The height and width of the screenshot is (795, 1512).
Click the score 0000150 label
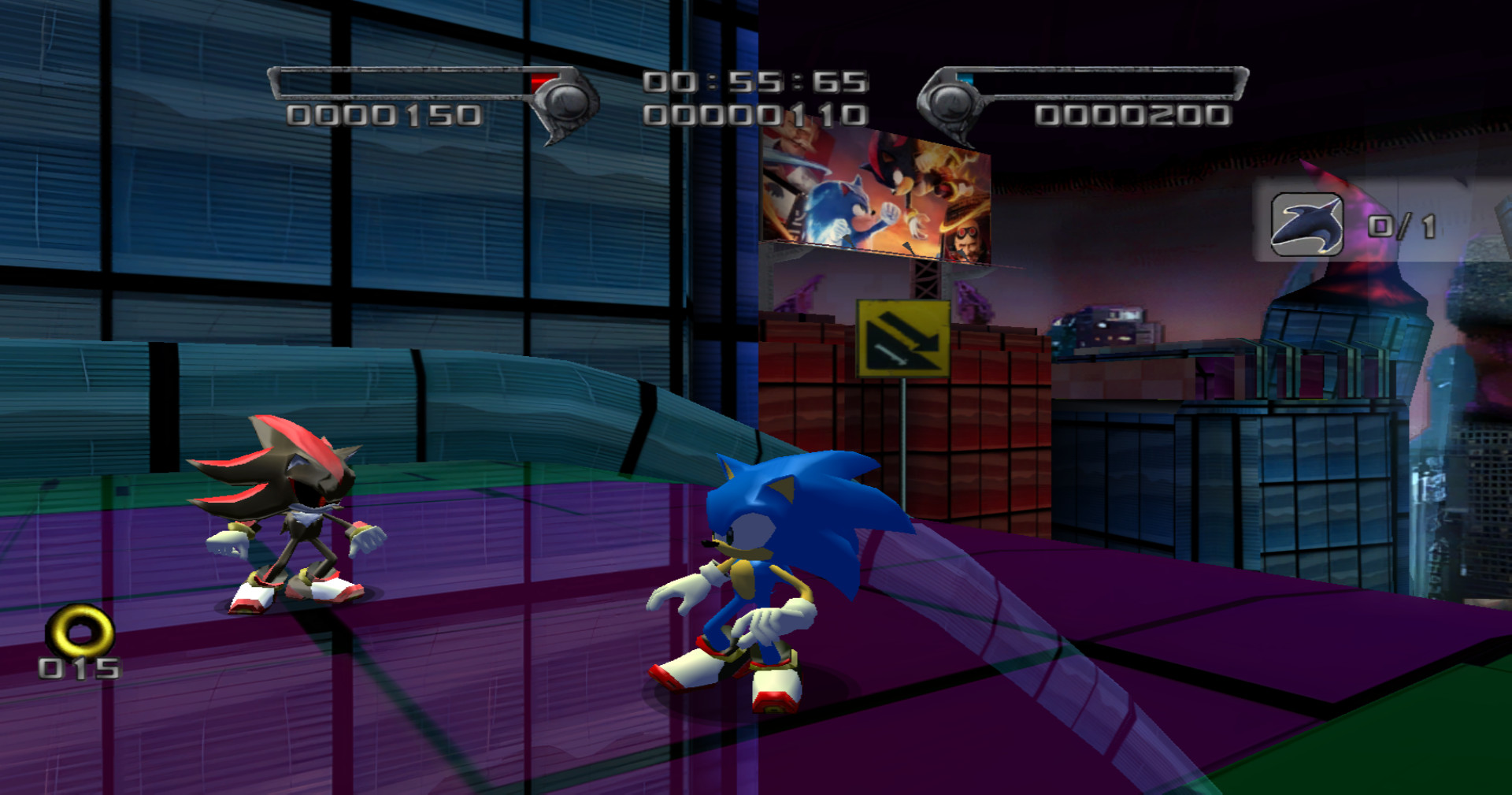384,115
